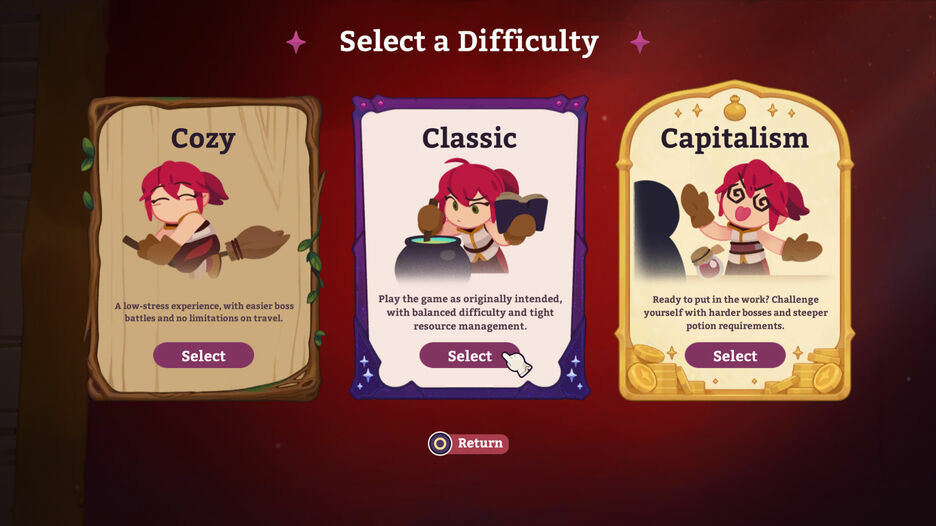Pick Capitalism difficulty's Select button
Screen dimensions: 936x526
tap(735, 356)
